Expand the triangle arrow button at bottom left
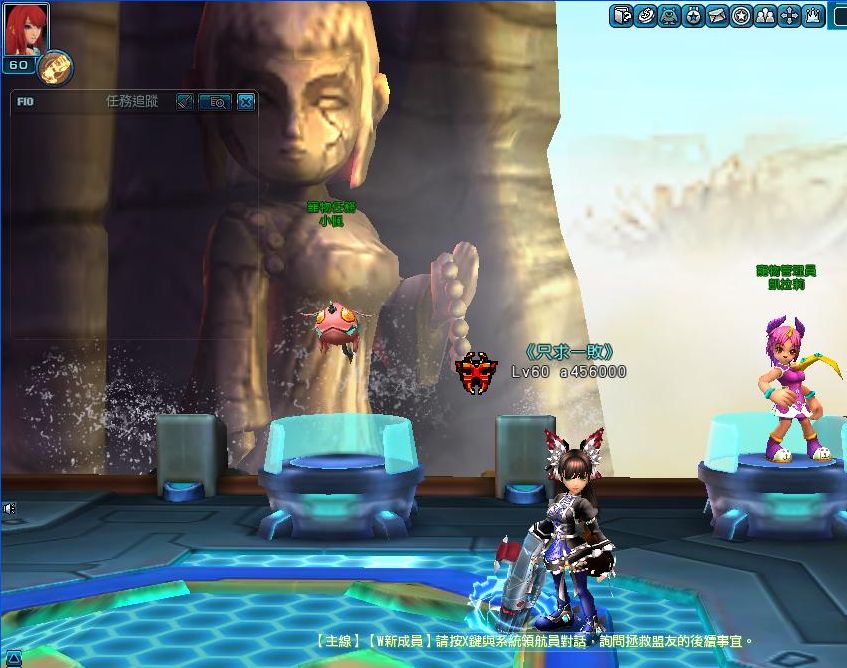The width and height of the screenshot is (847, 668). pos(13,657)
